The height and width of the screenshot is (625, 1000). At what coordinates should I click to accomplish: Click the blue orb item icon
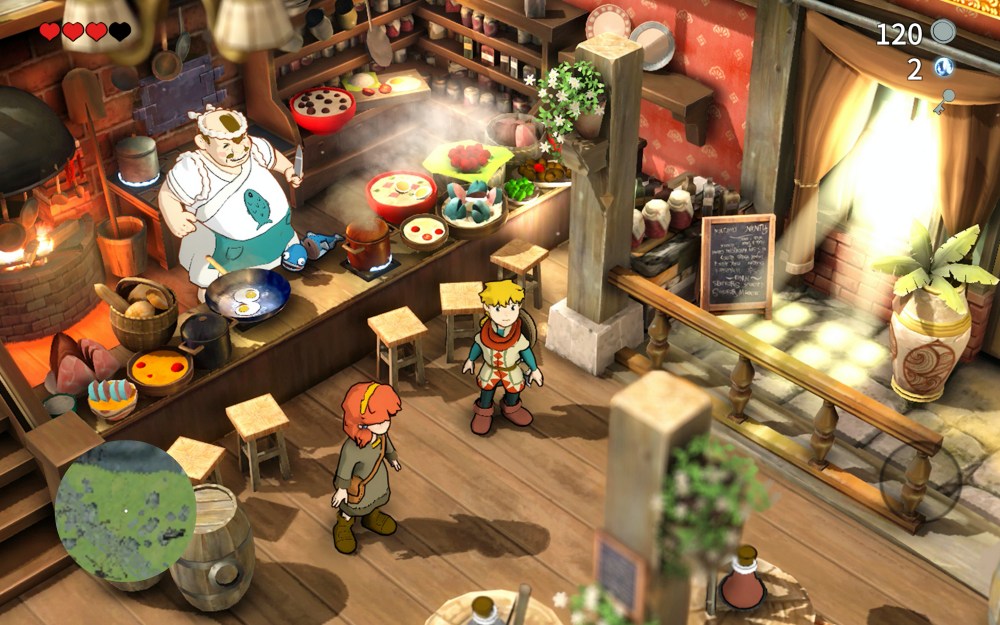[943, 68]
